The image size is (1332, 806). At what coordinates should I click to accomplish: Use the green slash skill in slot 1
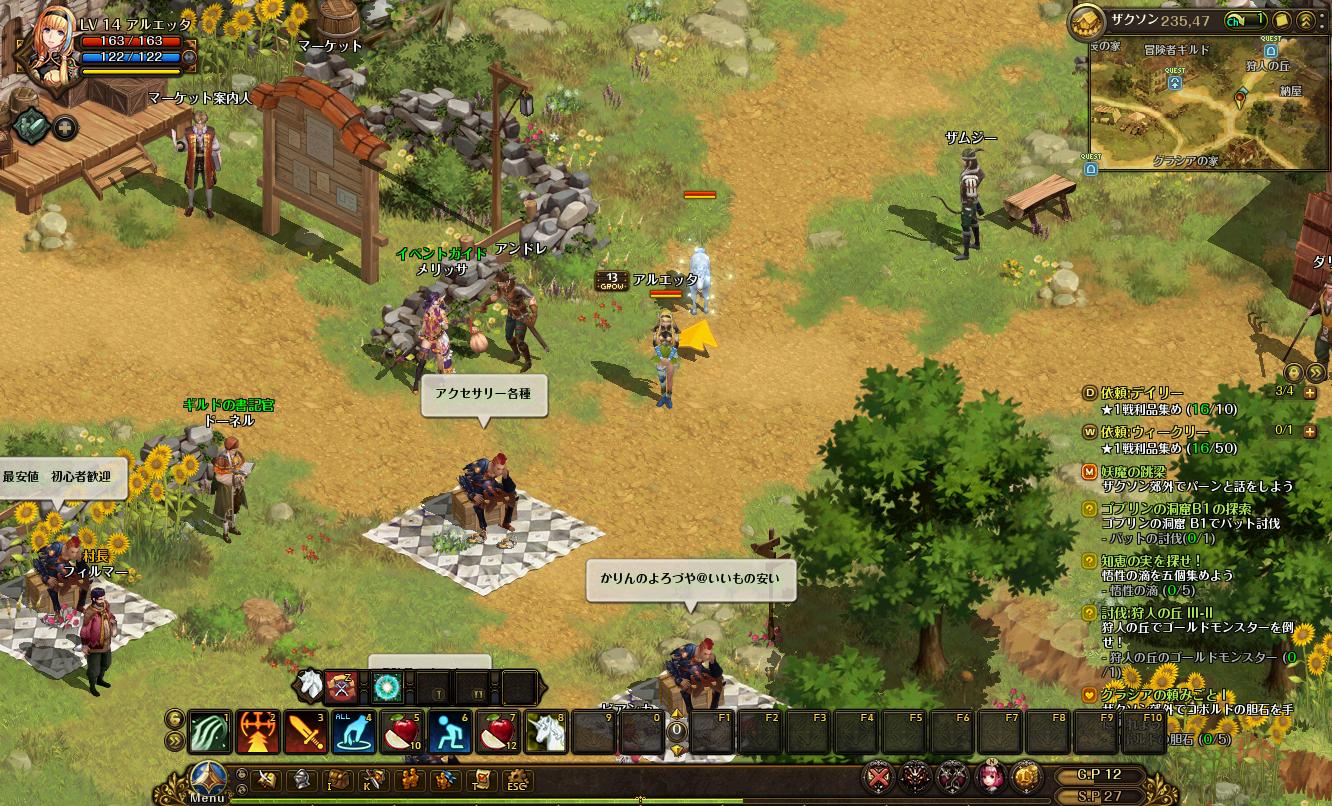pyautogui.click(x=209, y=732)
